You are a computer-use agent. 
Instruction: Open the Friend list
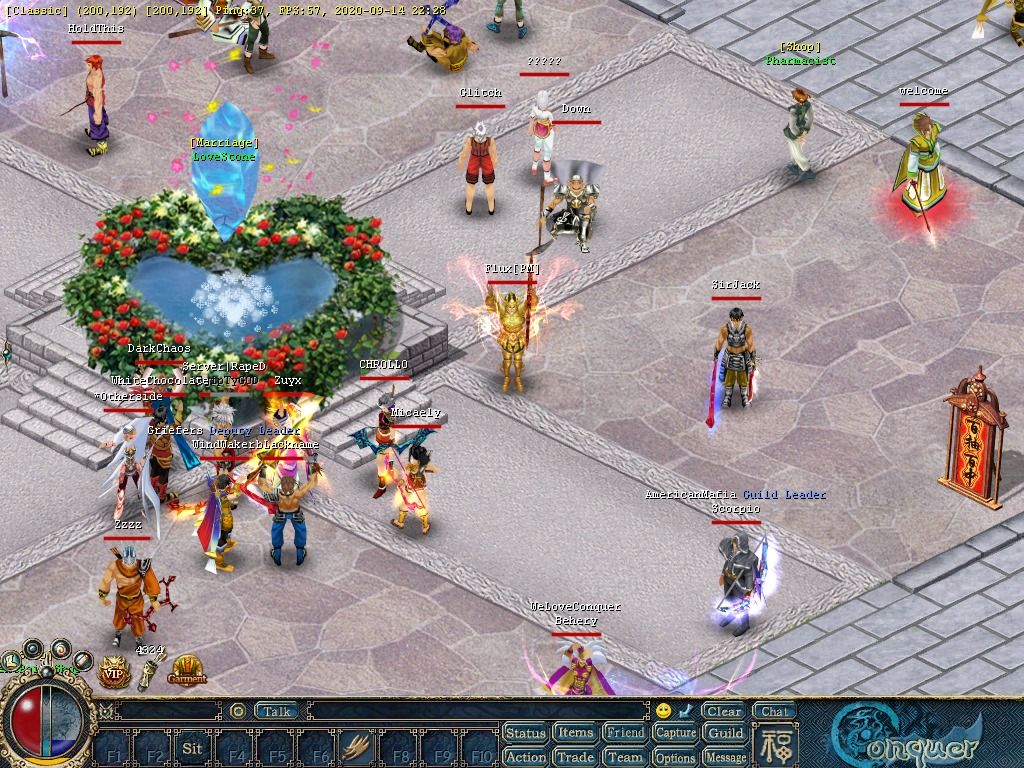[626, 733]
